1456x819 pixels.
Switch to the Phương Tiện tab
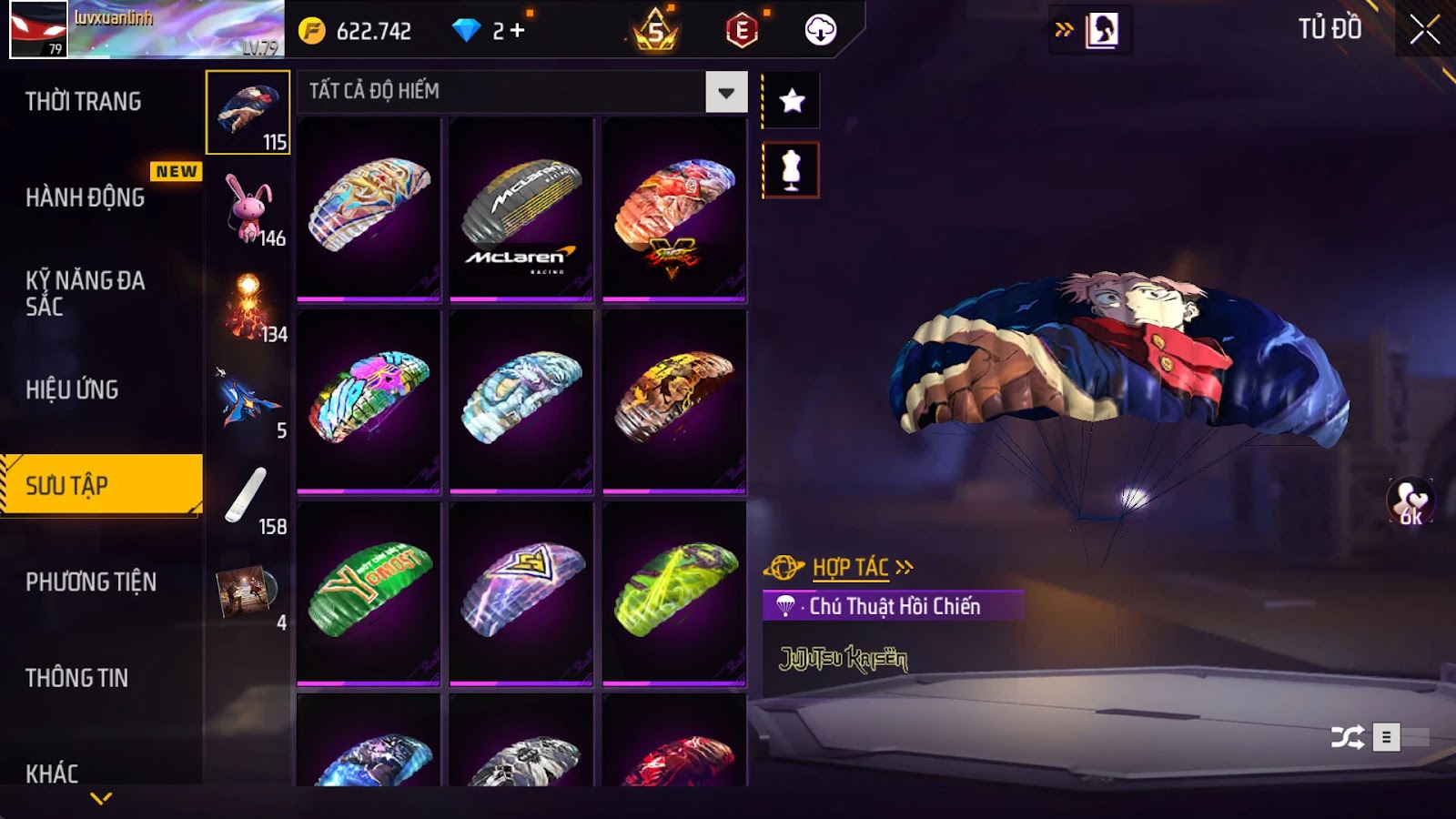click(x=91, y=581)
